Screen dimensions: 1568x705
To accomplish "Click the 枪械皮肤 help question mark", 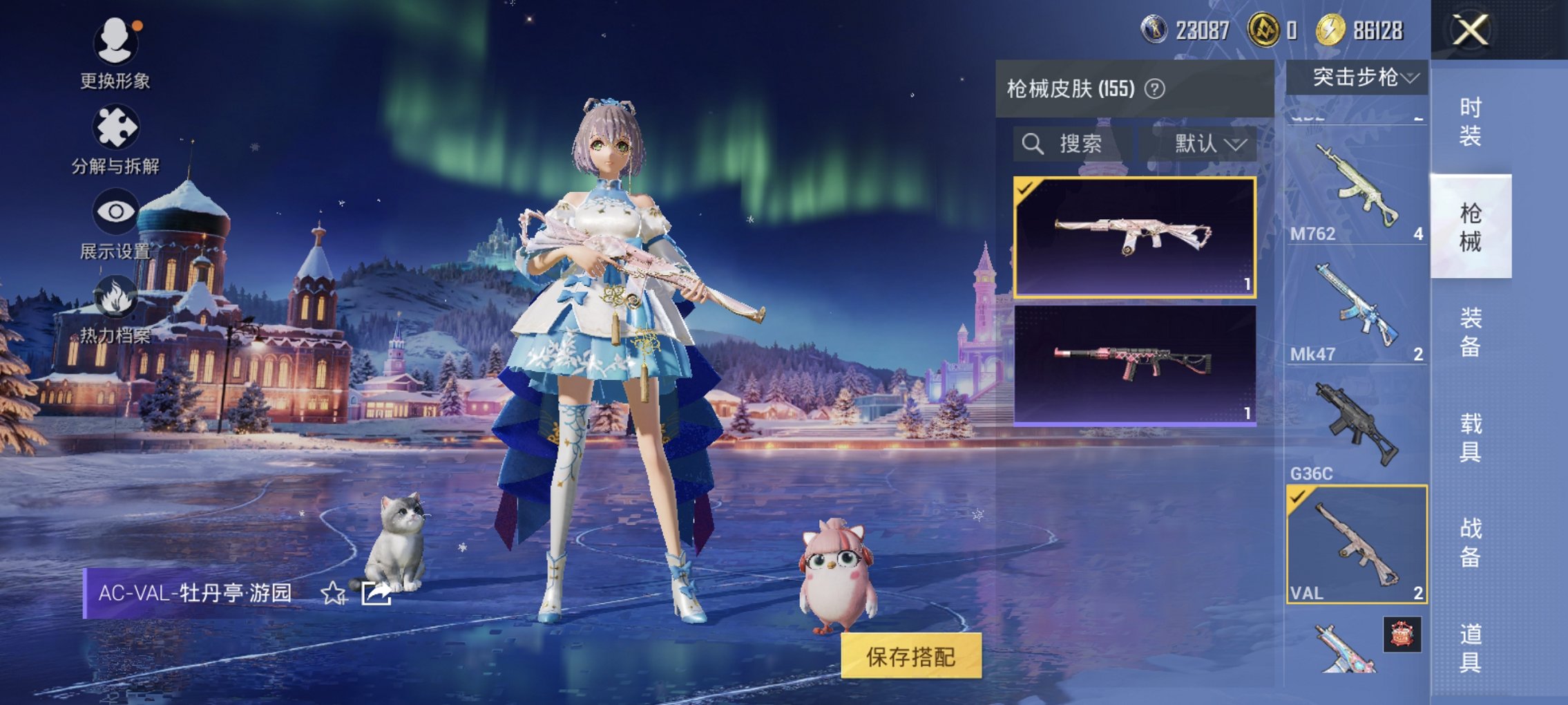I will click(1155, 88).
